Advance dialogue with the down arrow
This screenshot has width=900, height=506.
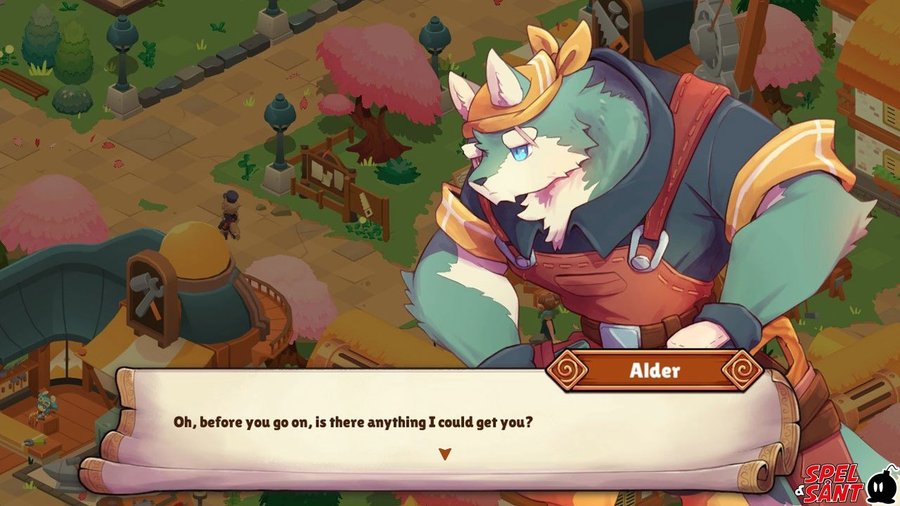pyautogui.click(x=445, y=454)
